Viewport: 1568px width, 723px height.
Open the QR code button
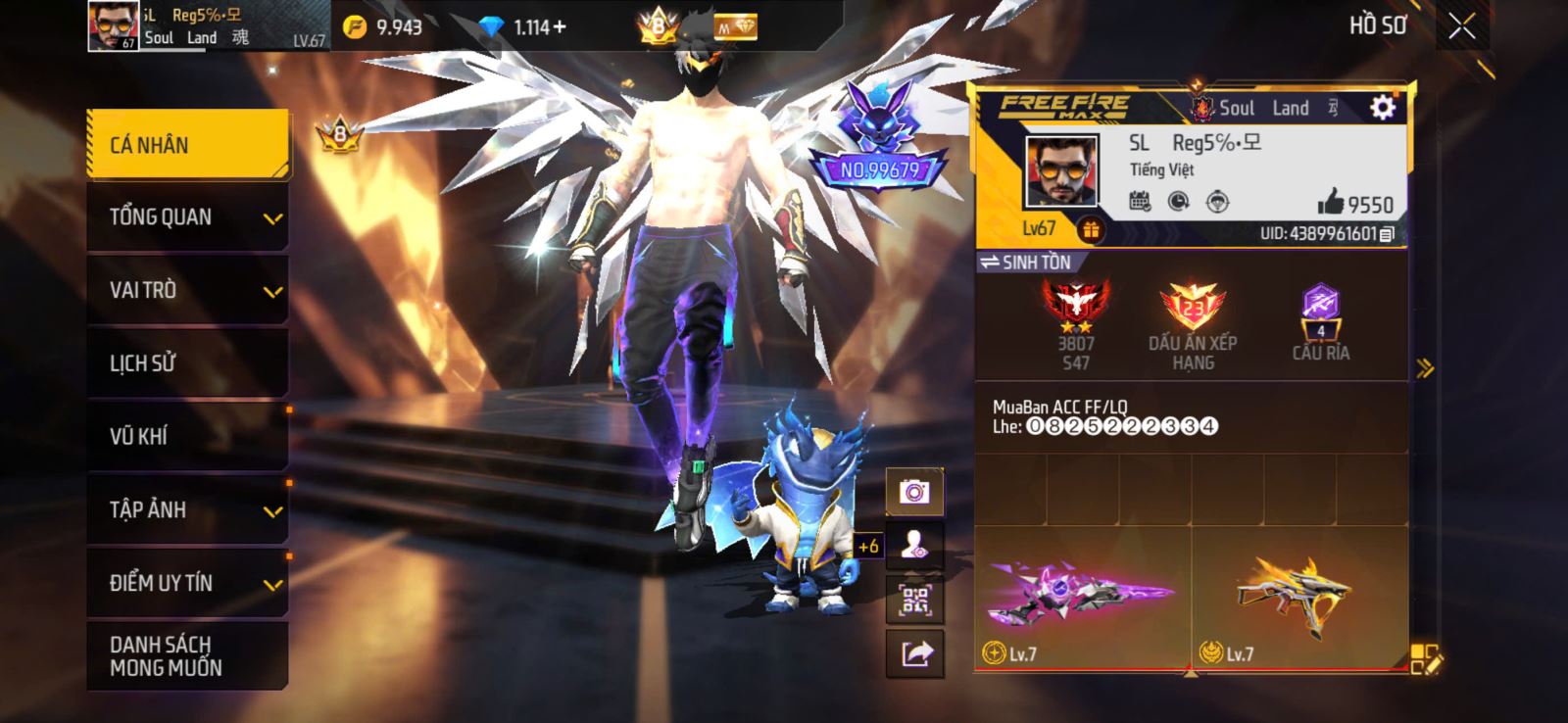coord(914,600)
